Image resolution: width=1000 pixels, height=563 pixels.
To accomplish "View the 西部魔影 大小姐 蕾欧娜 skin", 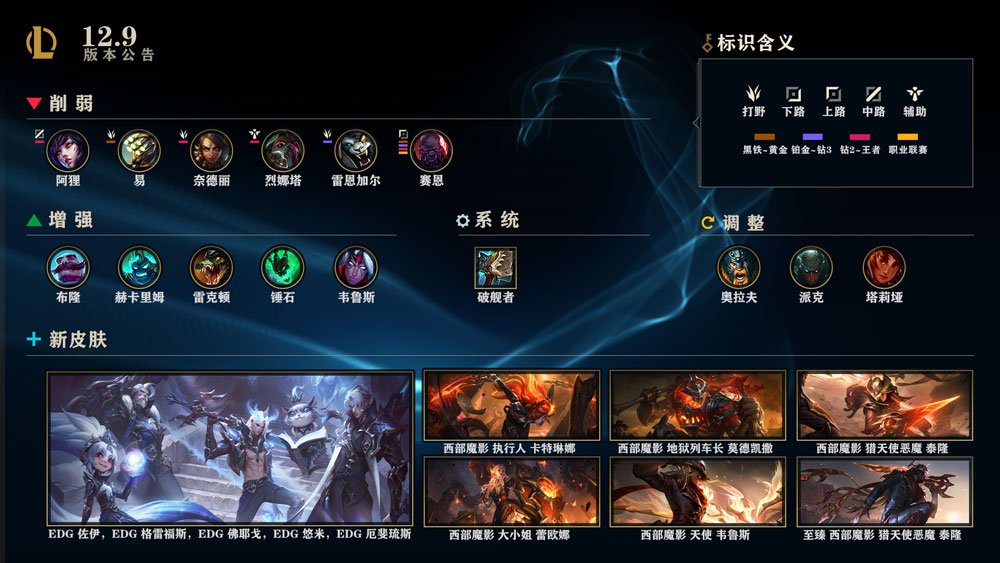I will (511, 492).
